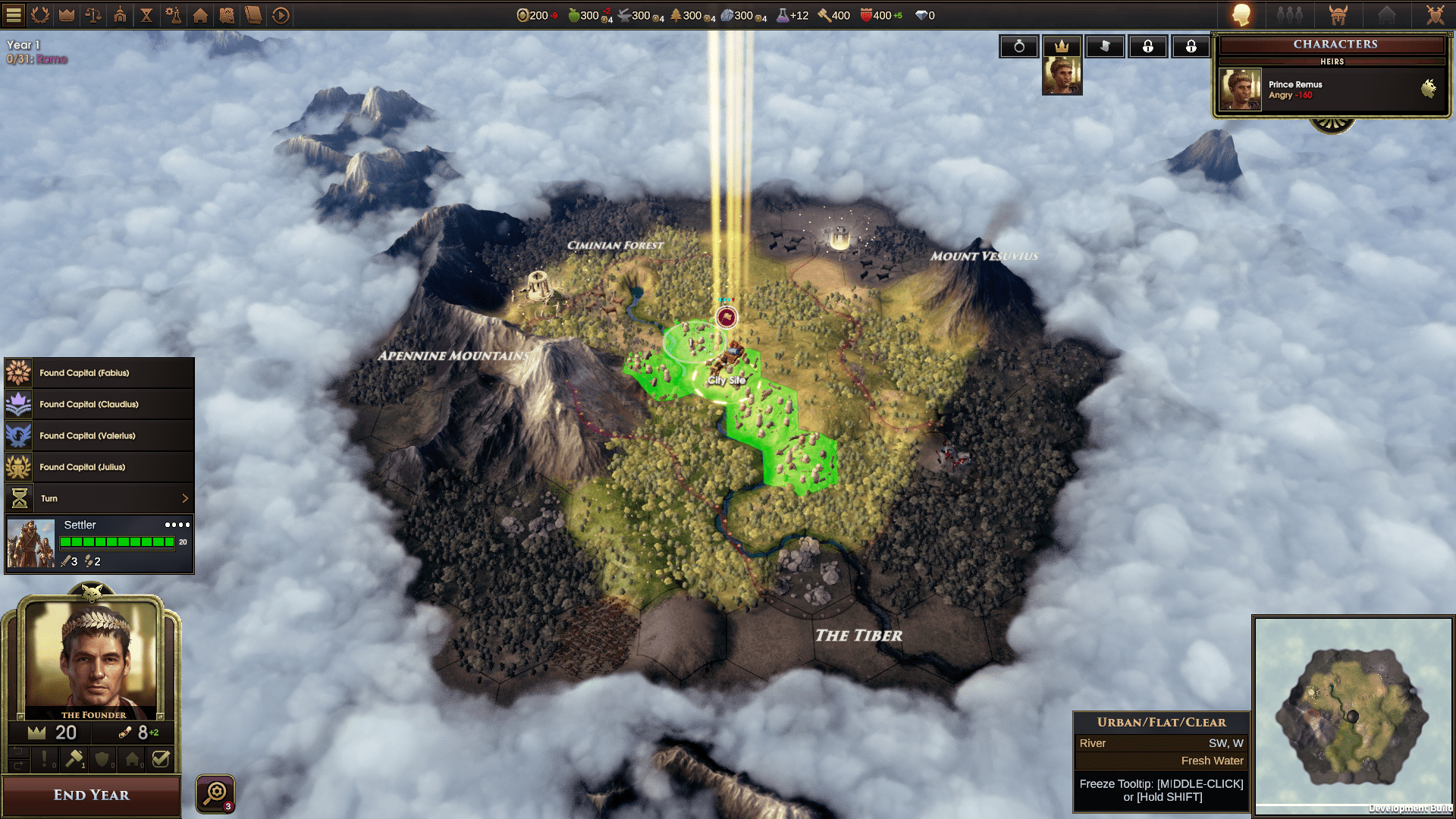
Task: Open the magnifier gear search button
Action: (215, 793)
